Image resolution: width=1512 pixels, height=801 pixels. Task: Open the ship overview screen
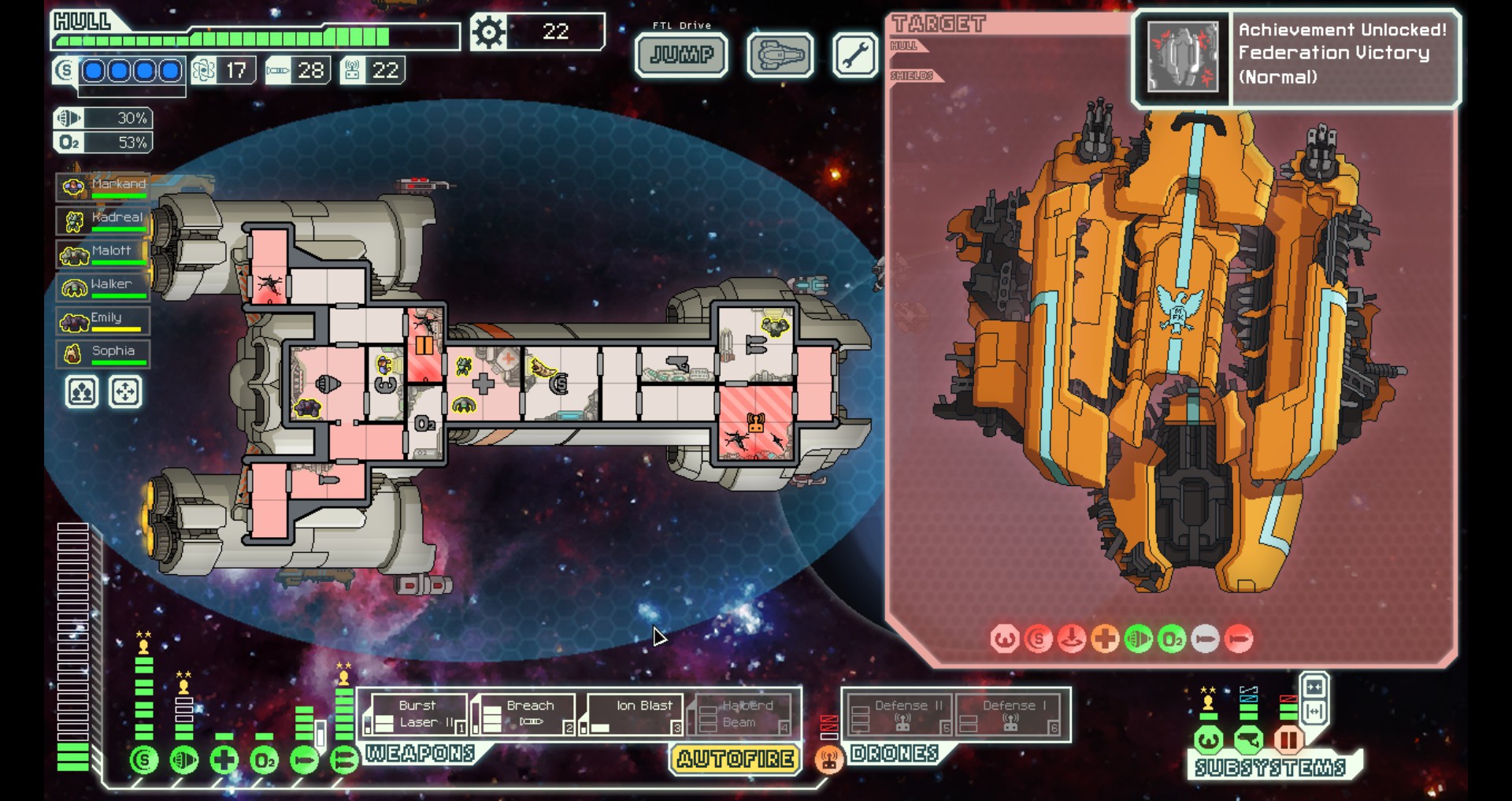780,55
